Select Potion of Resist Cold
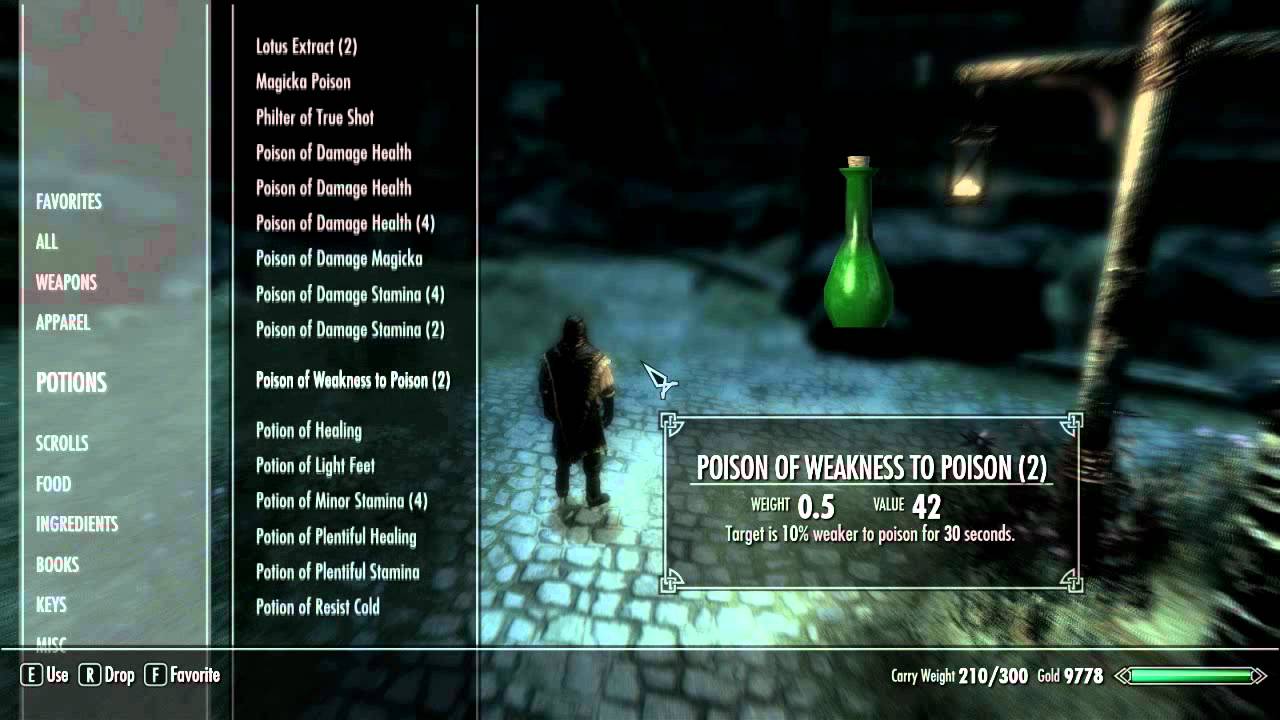Screen dimensions: 1280x720 click(318, 607)
